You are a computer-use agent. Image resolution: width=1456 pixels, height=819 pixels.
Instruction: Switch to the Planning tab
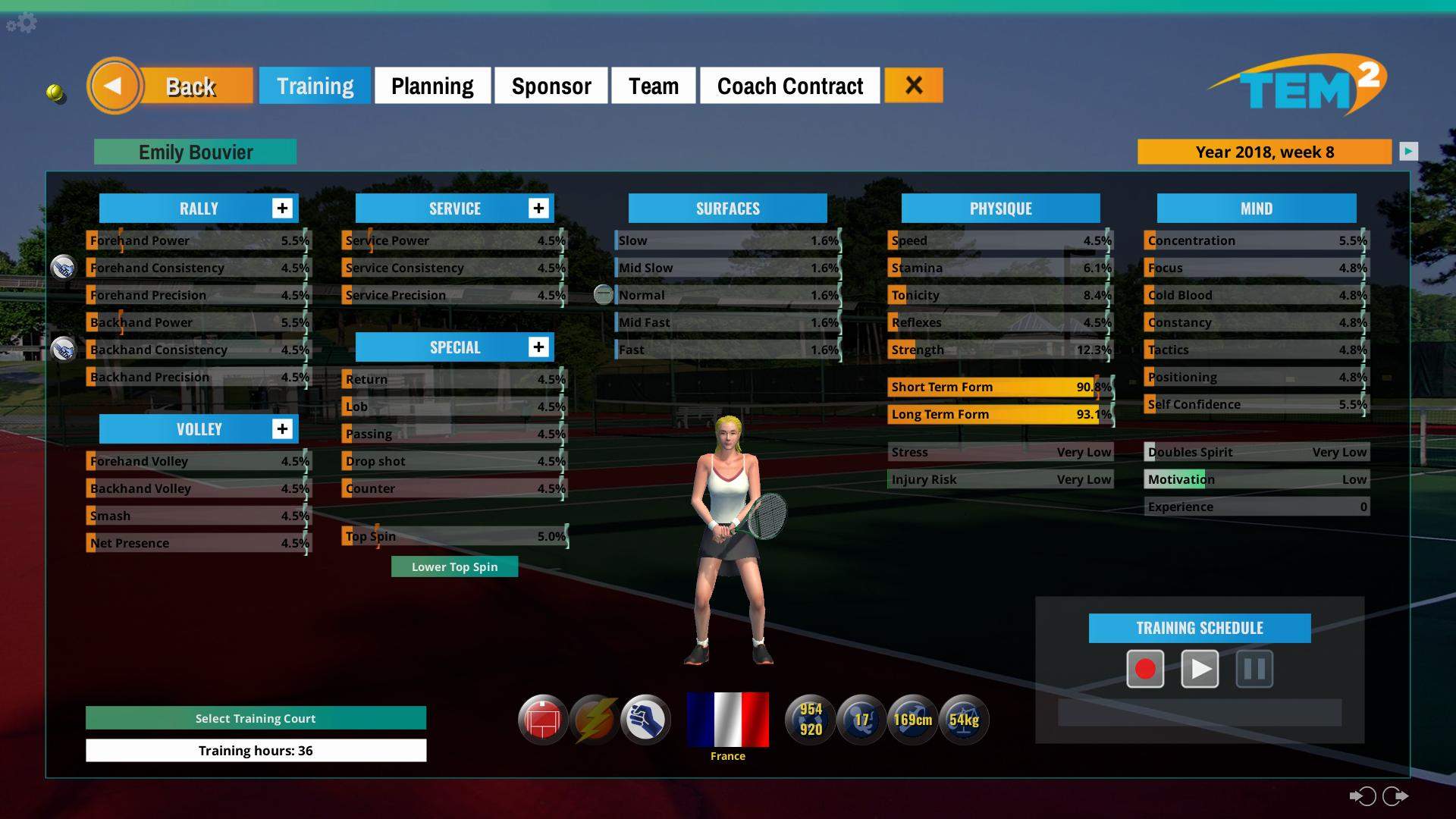pos(431,86)
